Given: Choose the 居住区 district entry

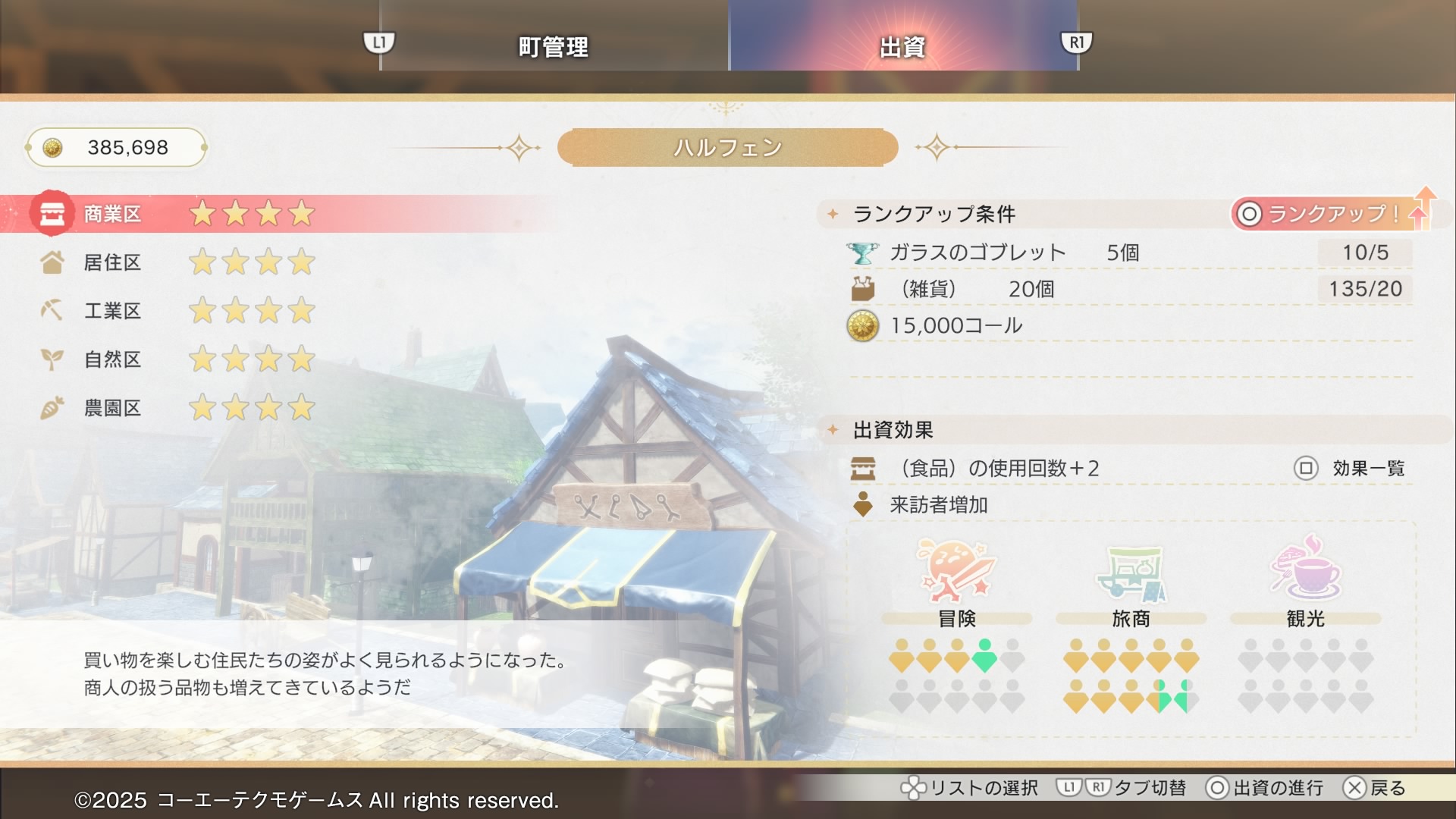Looking at the screenshot, I should click(x=112, y=262).
